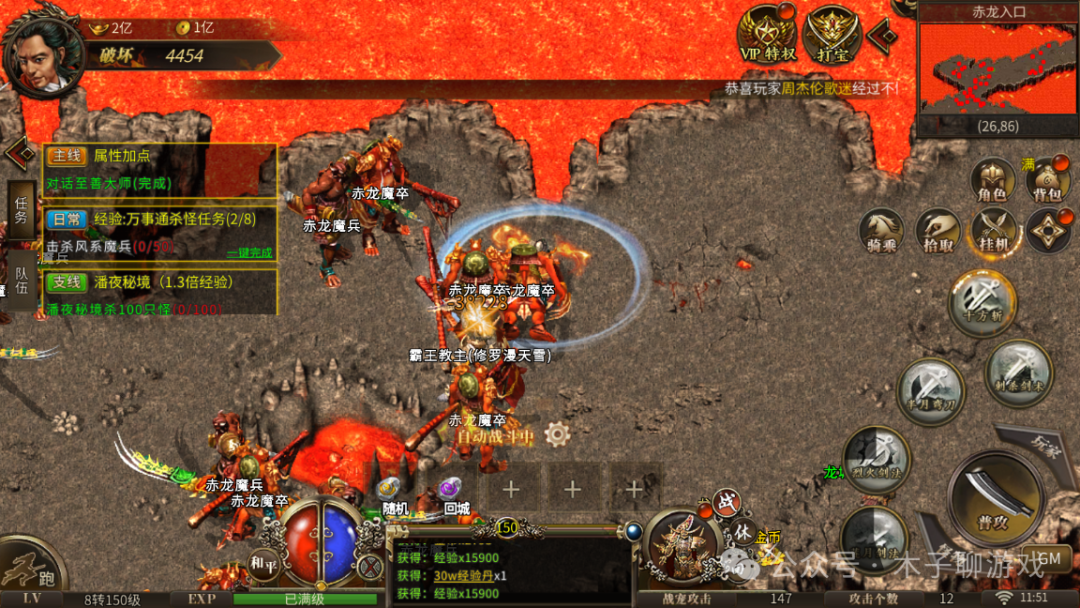Select the 主线 属性加点 quest entry

[160, 157]
